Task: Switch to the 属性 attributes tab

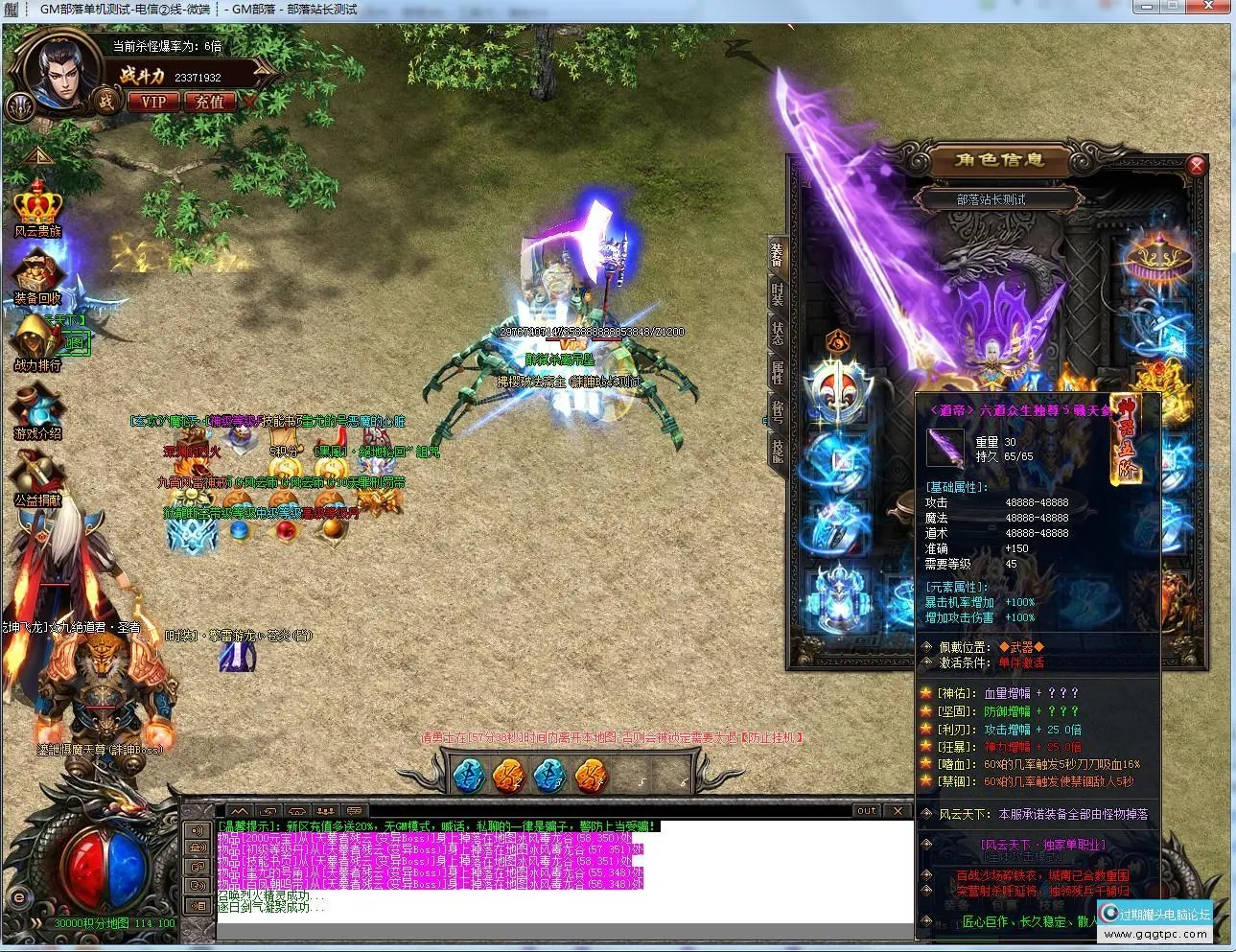Action: point(777,373)
